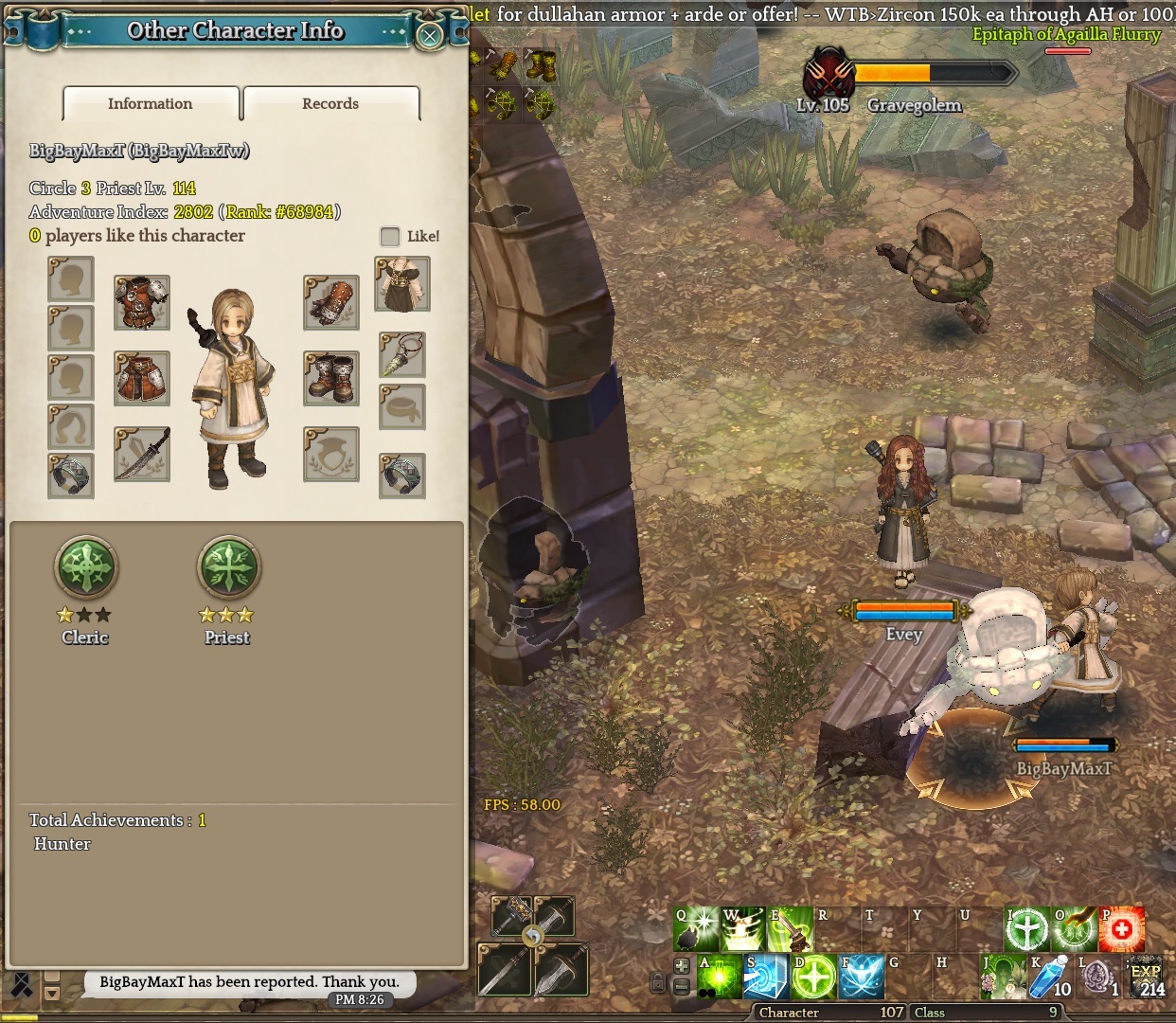The image size is (1176, 1023).
Task: Select the Cleric class emblem
Action: (x=86, y=567)
